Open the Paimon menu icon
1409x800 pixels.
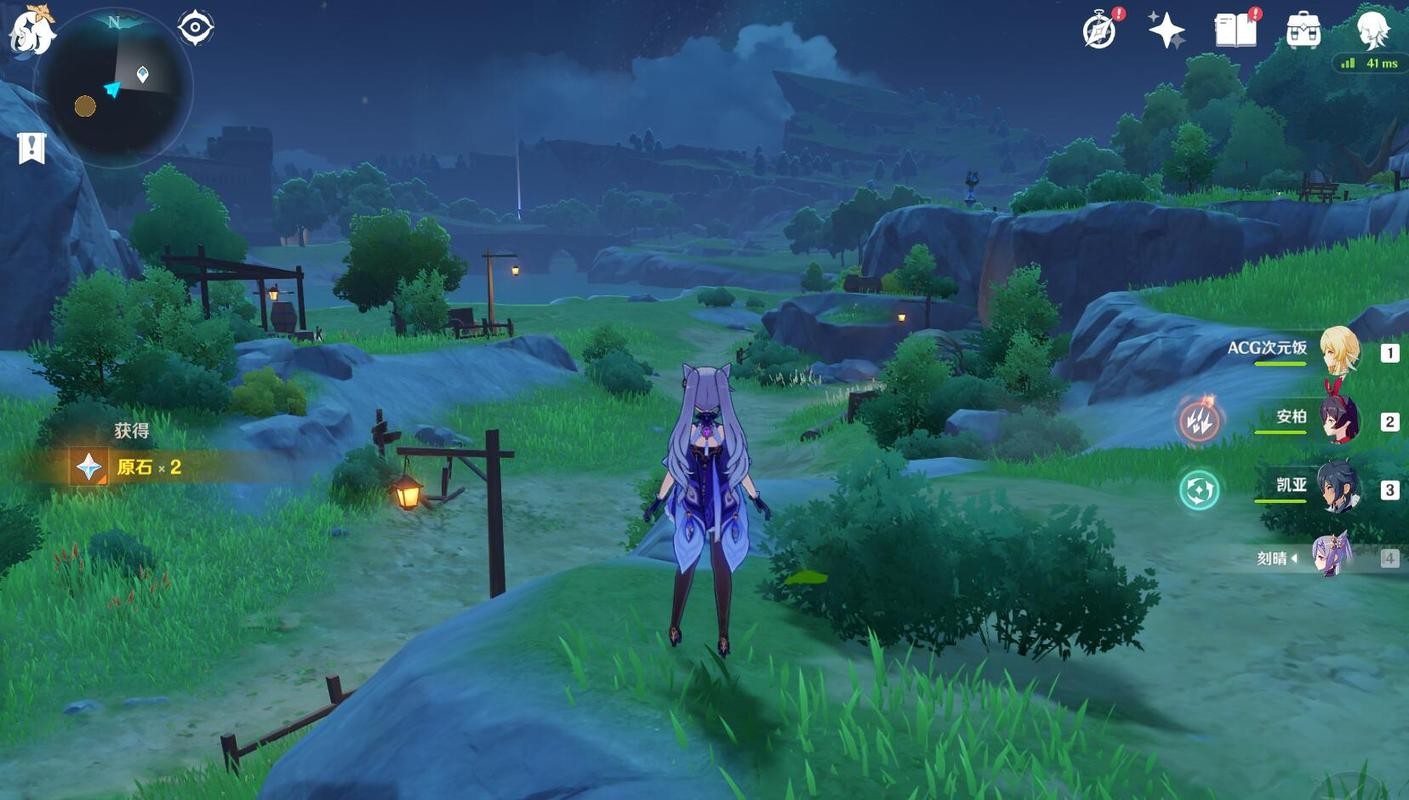32,31
